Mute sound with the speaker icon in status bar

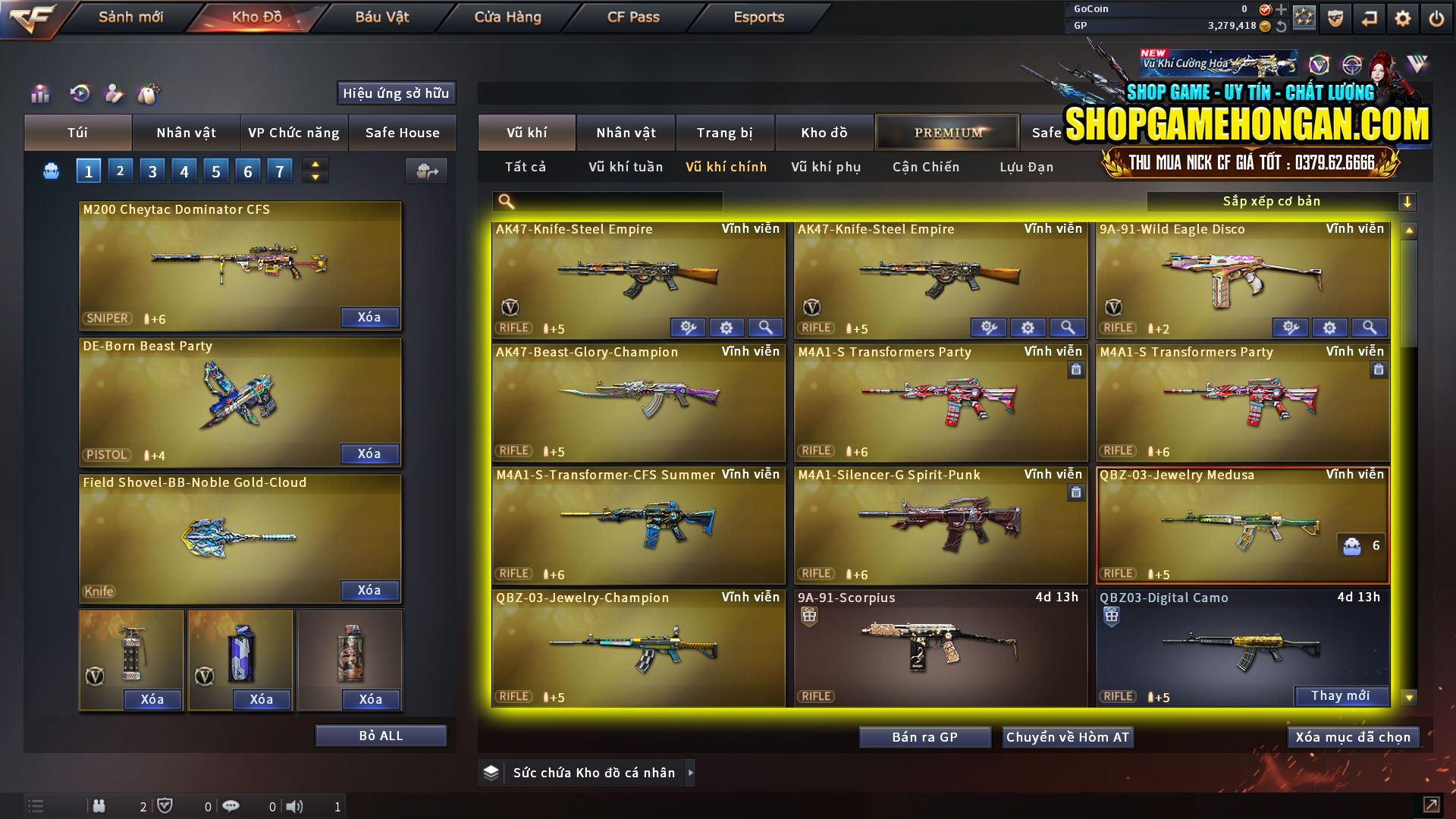(293, 806)
